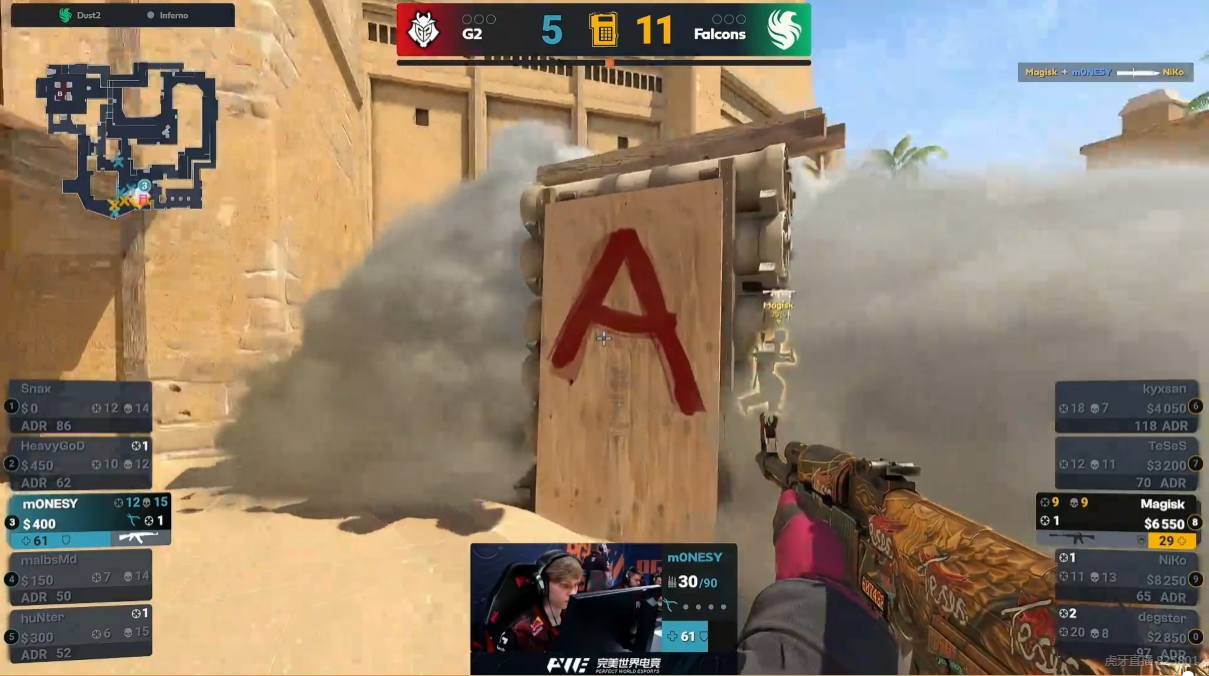1209x676 pixels.
Task: Select the Inferno map indicator
Action: [172, 15]
